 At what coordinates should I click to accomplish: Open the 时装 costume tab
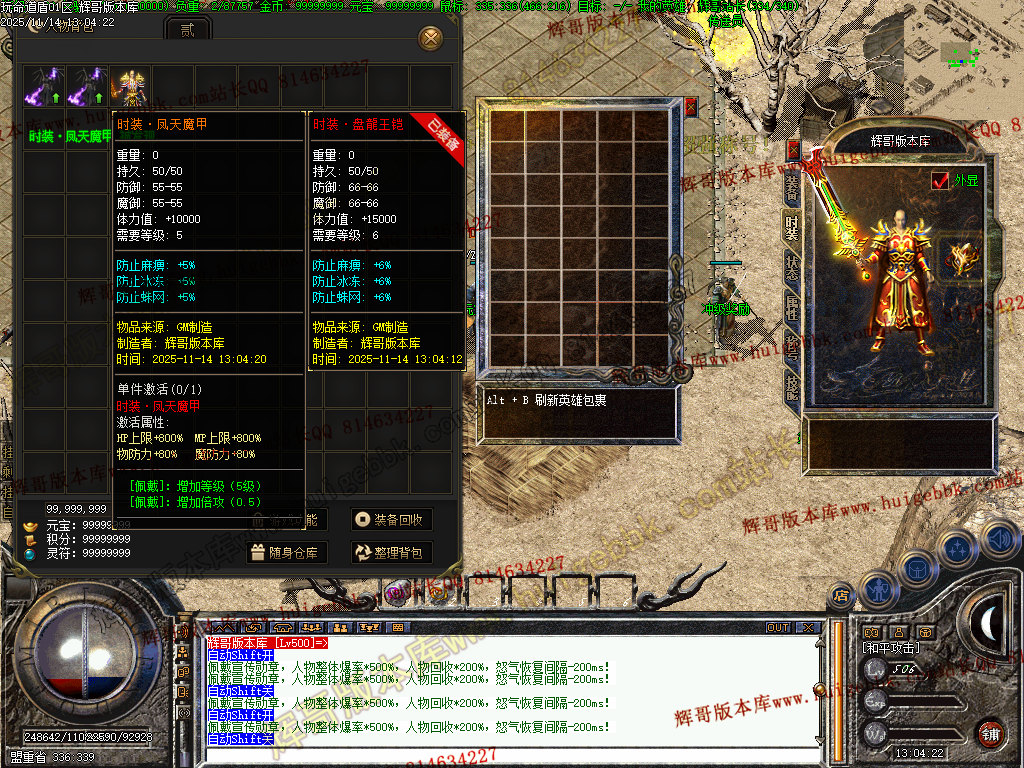[791, 229]
